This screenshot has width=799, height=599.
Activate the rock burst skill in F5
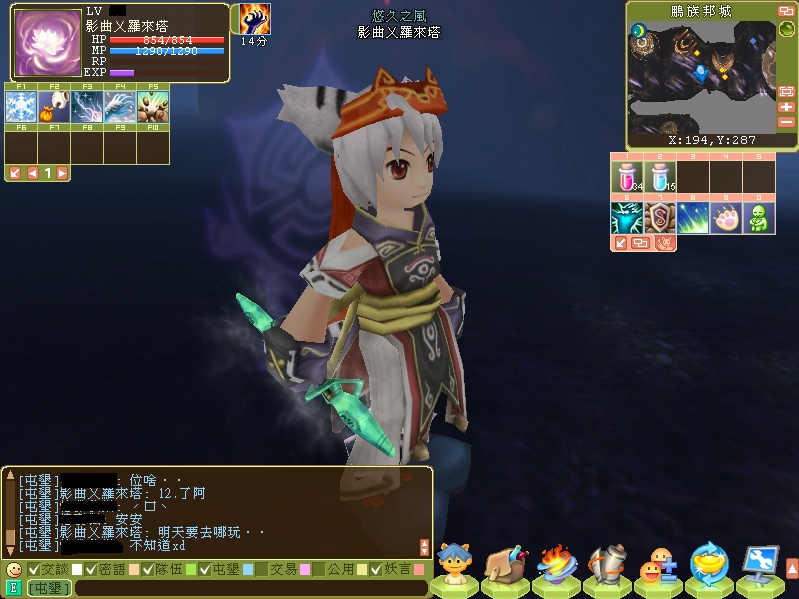tap(153, 107)
